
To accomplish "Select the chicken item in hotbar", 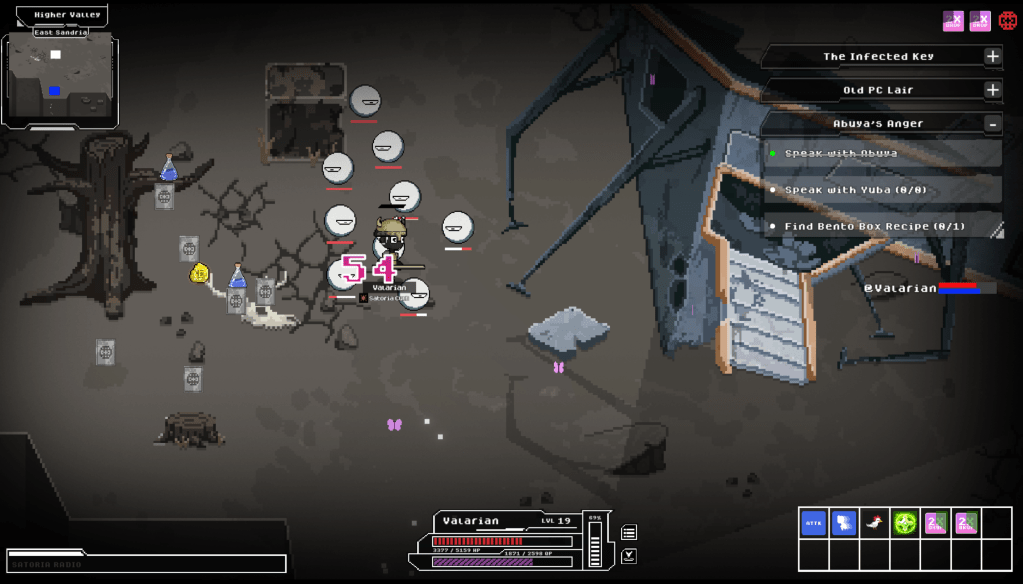I will pyautogui.click(x=874, y=522).
